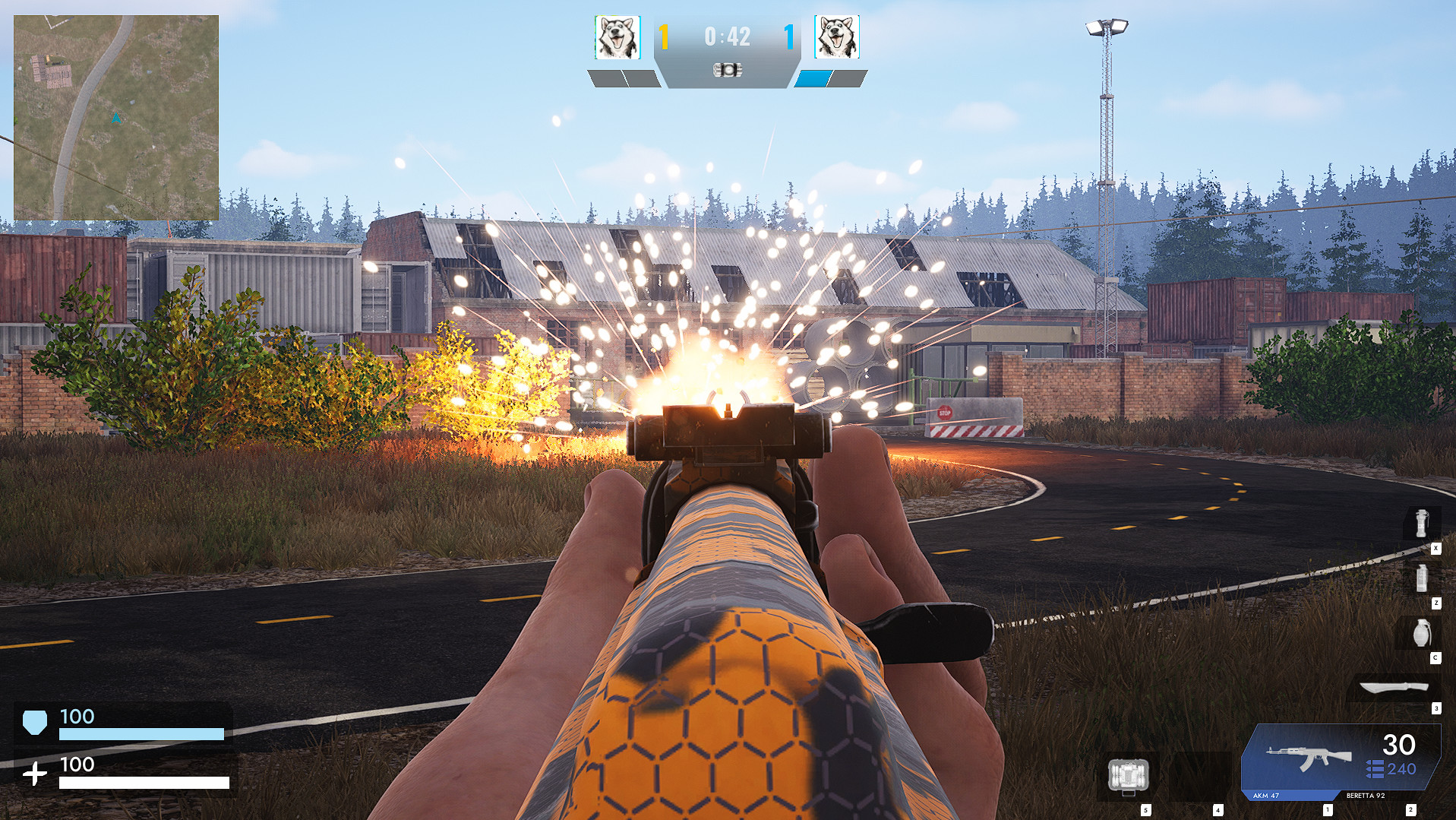This screenshot has height=820, width=1456.
Task: Click the bullets icon beside the 240 reserve
Action: [x=1375, y=769]
